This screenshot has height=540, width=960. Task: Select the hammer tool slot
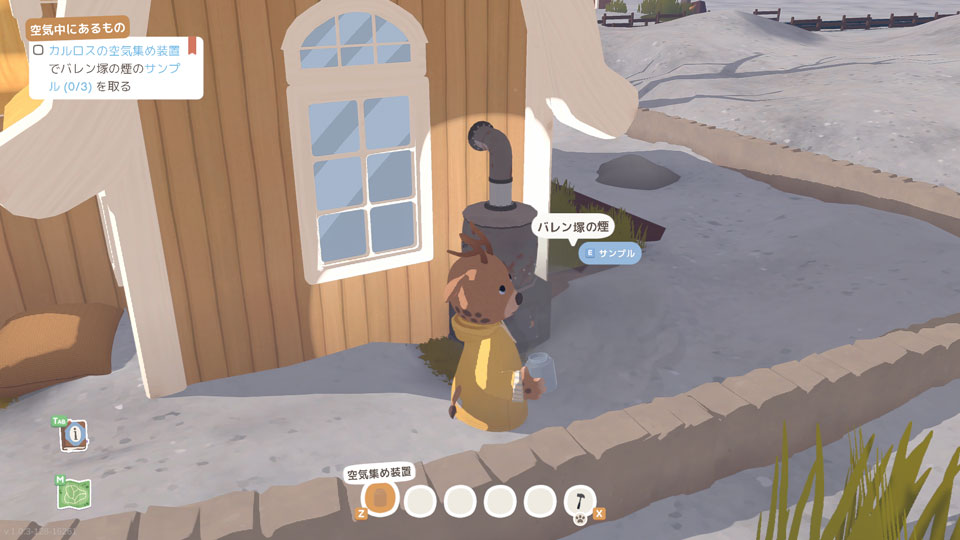[x=580, y=499]
